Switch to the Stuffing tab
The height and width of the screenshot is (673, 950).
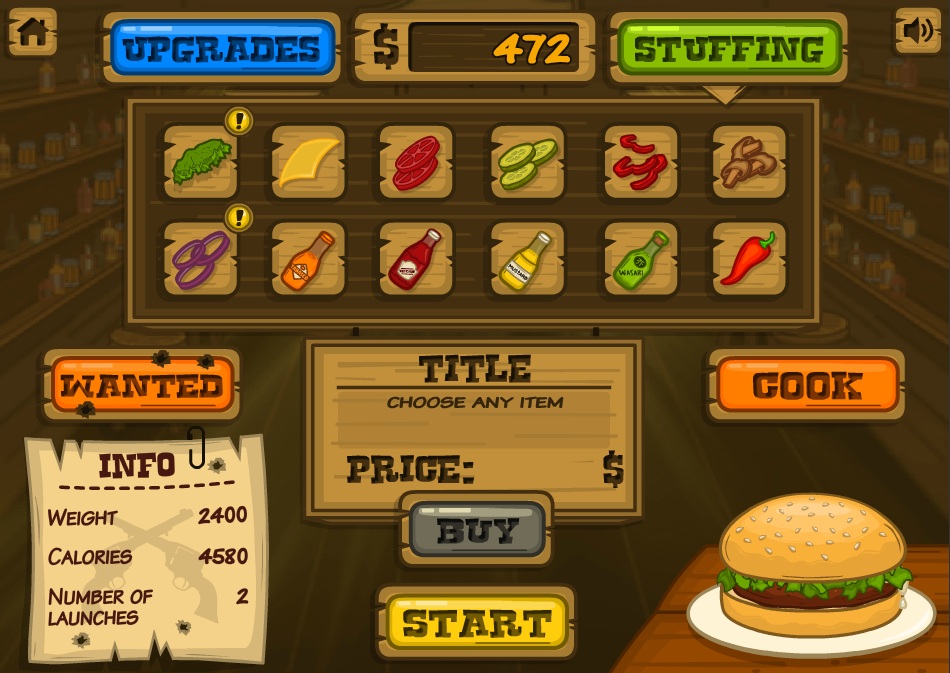click(729, 48)
